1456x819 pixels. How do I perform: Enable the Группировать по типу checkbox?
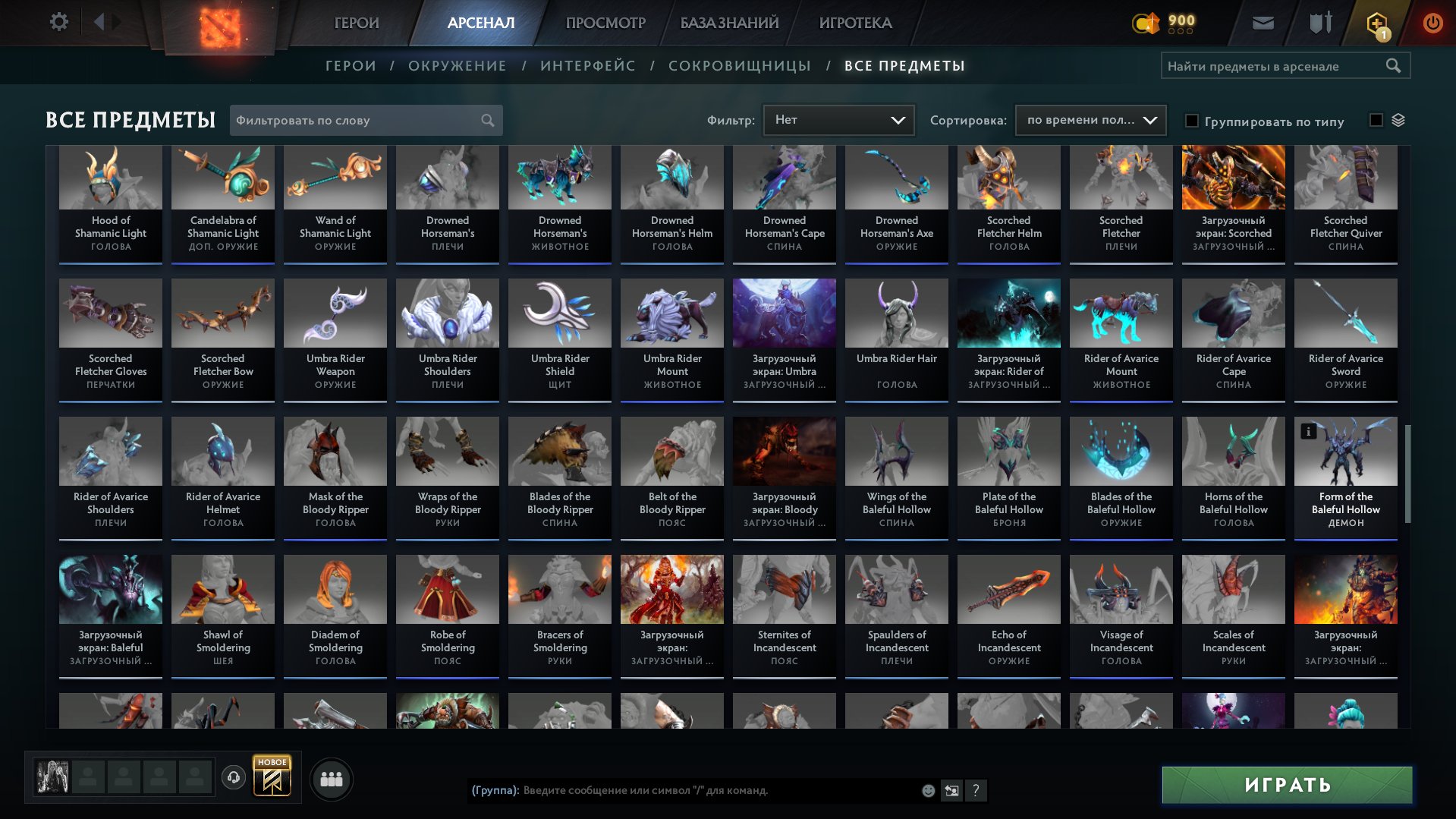[1193, 121]
